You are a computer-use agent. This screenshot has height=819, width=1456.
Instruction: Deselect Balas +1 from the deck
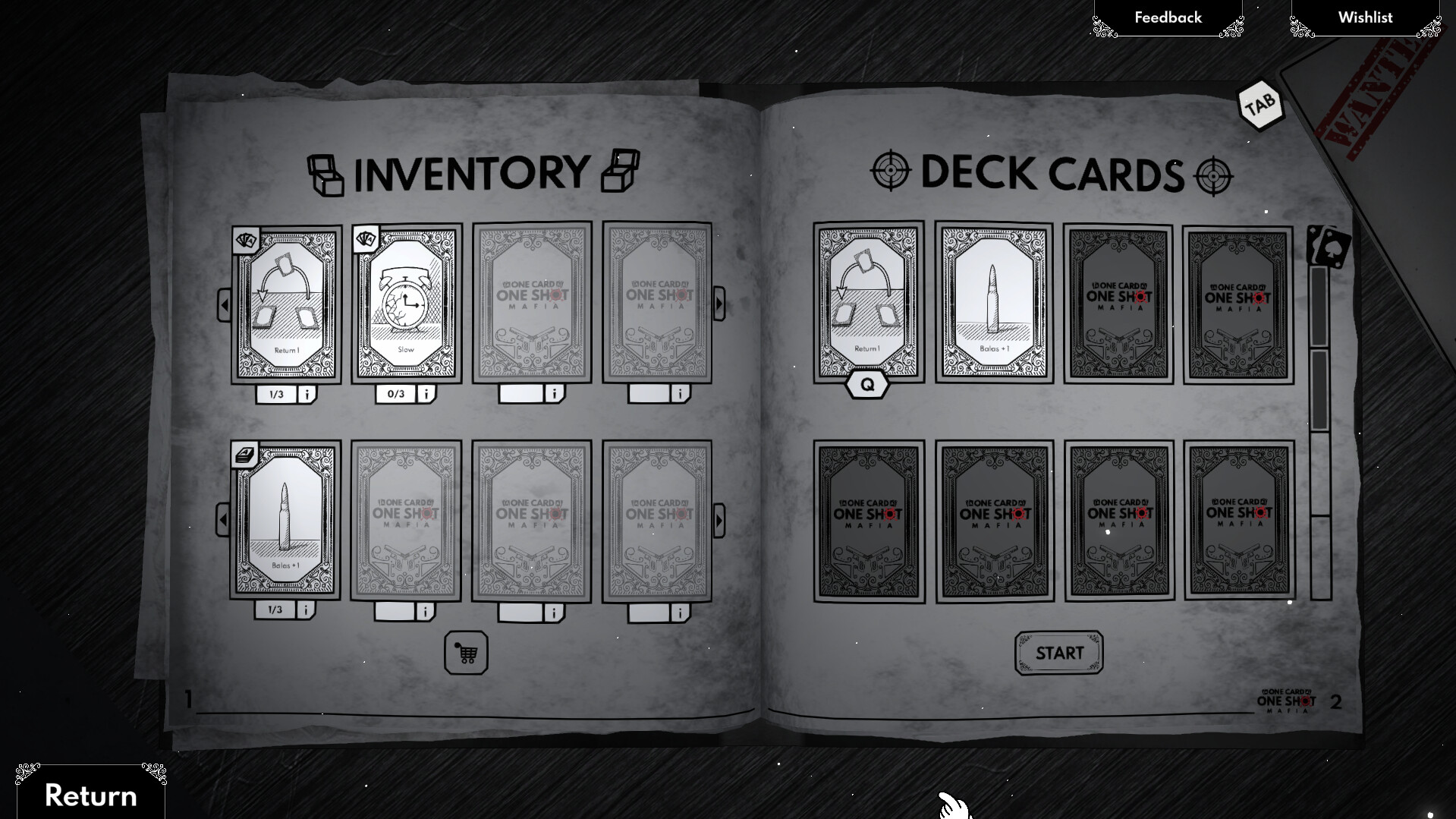click(x=992, y=300)
